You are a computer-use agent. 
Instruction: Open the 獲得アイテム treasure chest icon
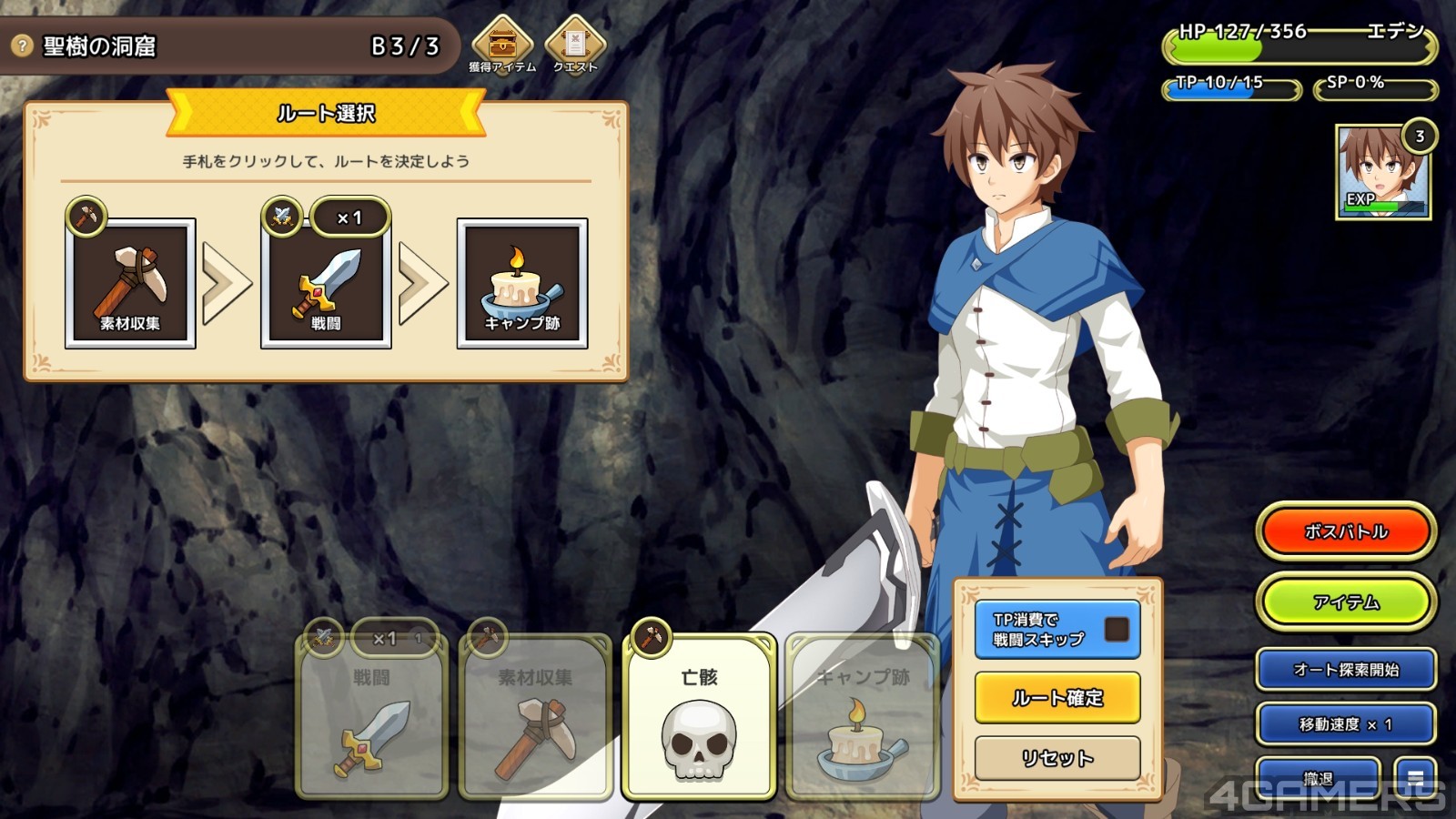pyautogui.click(x=501, y=42)
